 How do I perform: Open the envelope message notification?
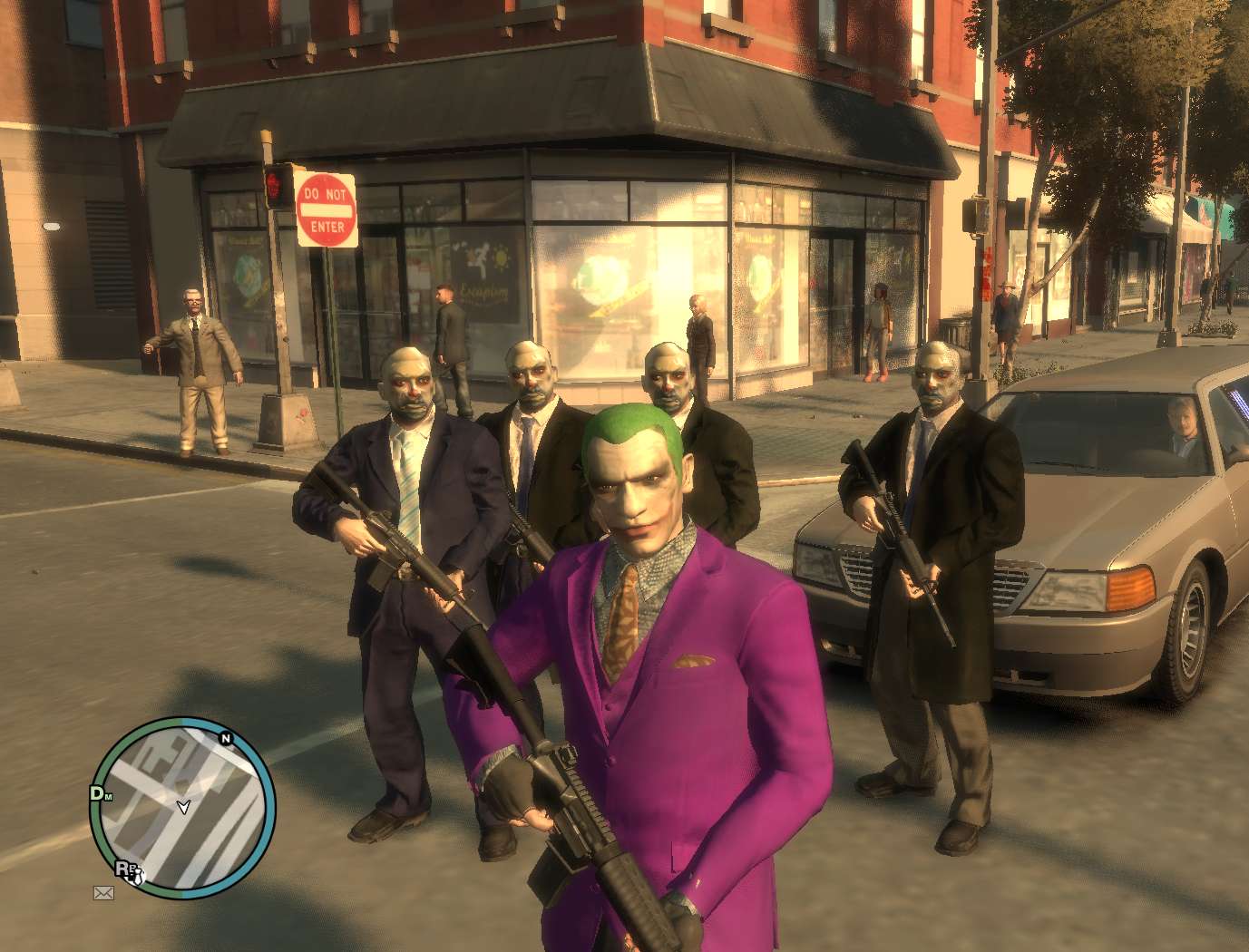pyautogui.click(x=103, y=893)
